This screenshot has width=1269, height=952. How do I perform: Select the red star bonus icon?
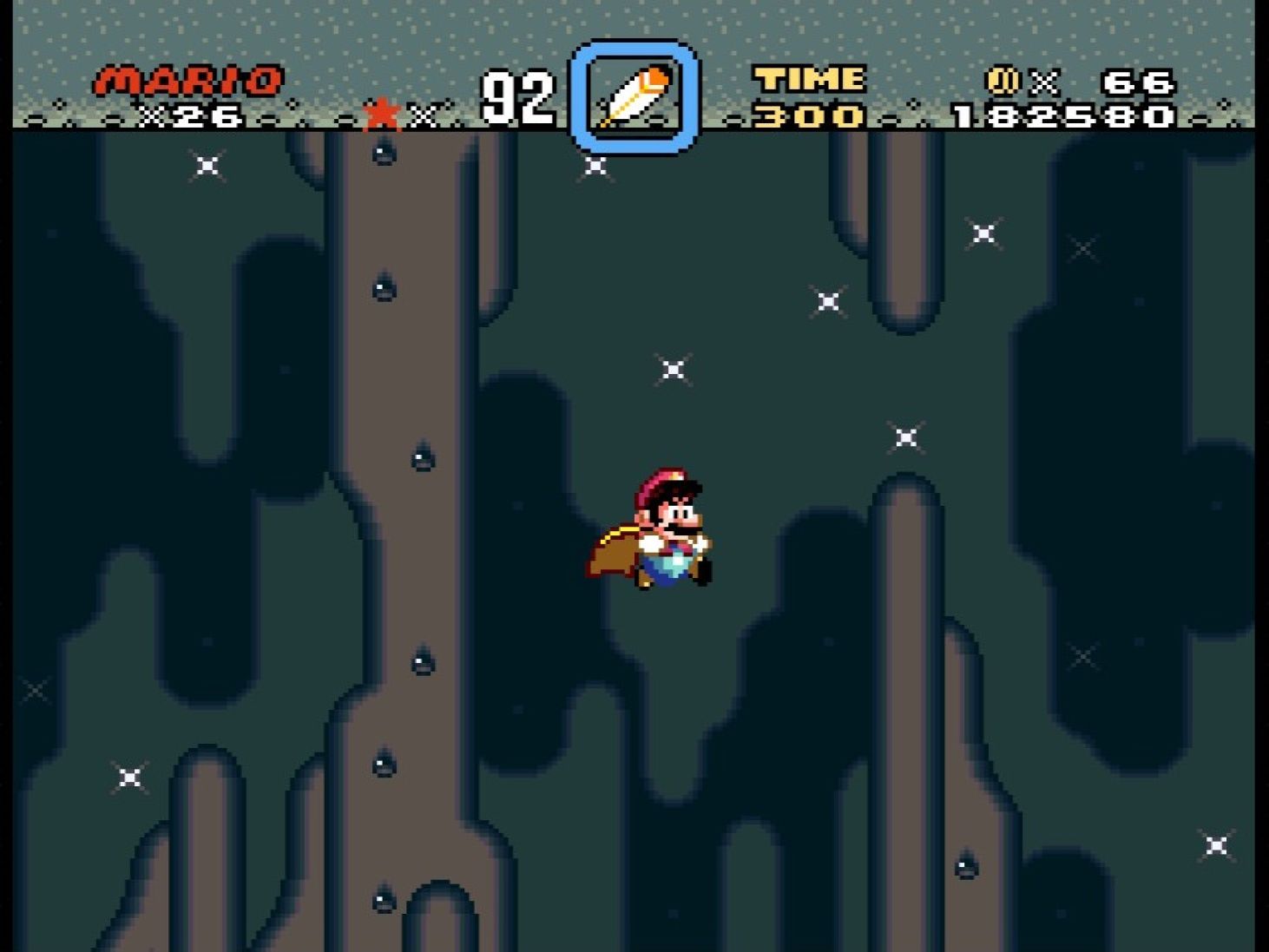coord(382,113)
